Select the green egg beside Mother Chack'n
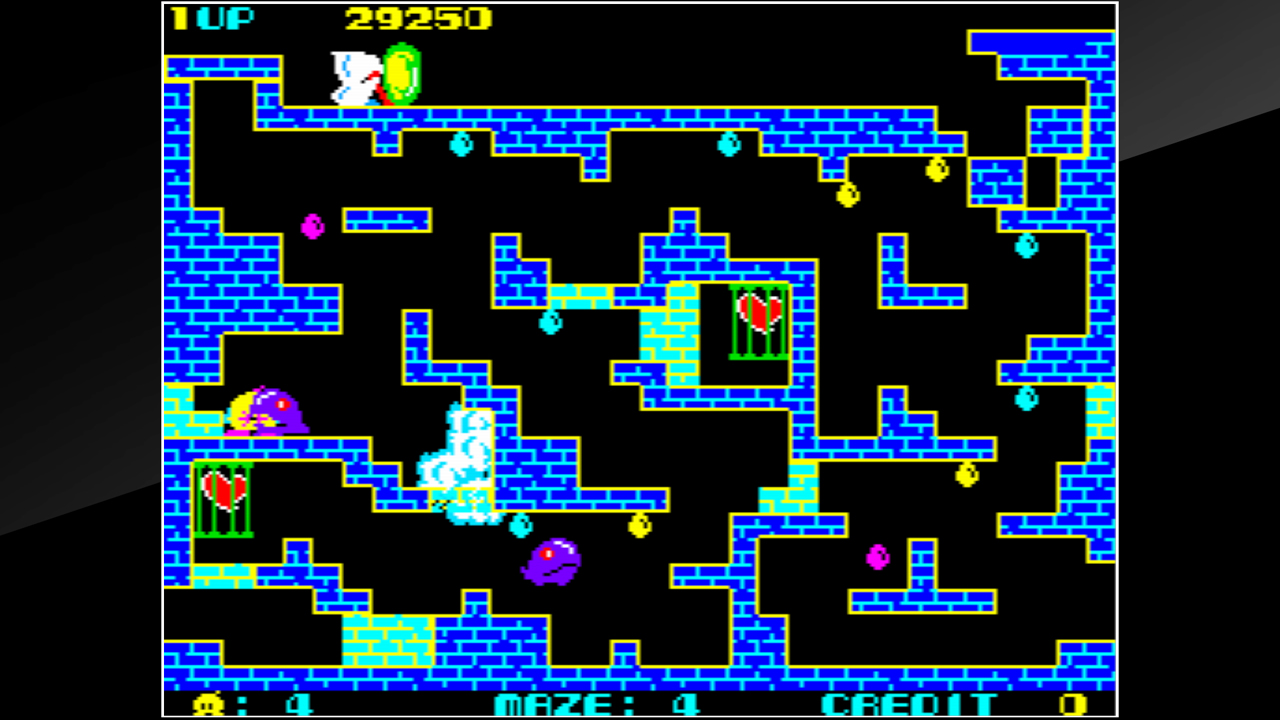The width and height of the screenshot is (1280, 720). 402,72
